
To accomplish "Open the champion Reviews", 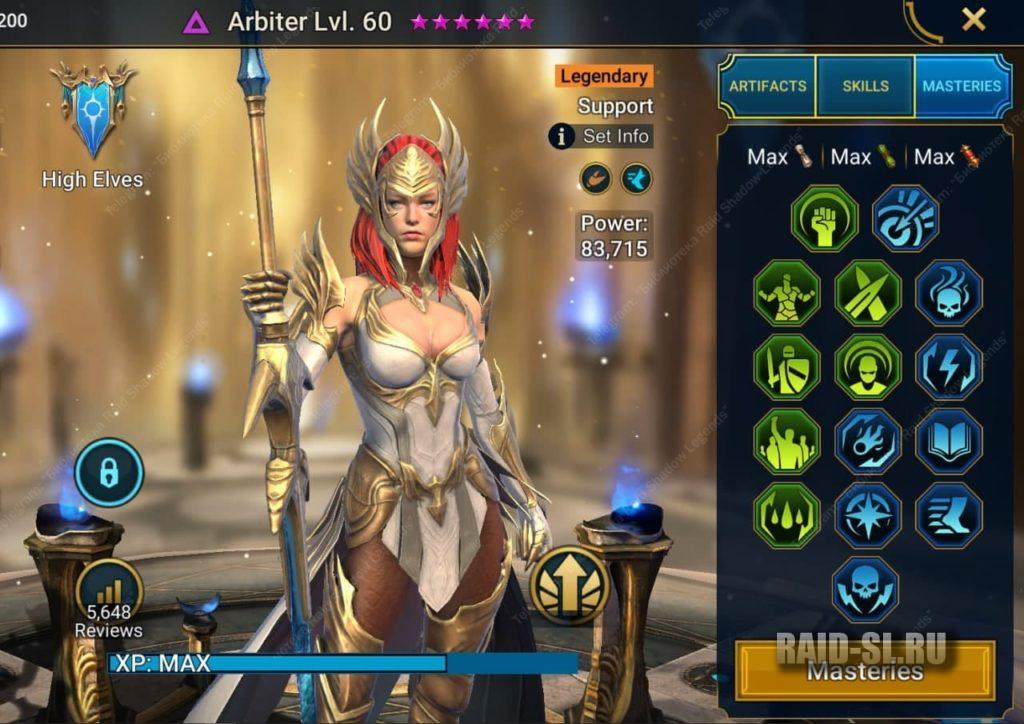I will pos(108,598).
